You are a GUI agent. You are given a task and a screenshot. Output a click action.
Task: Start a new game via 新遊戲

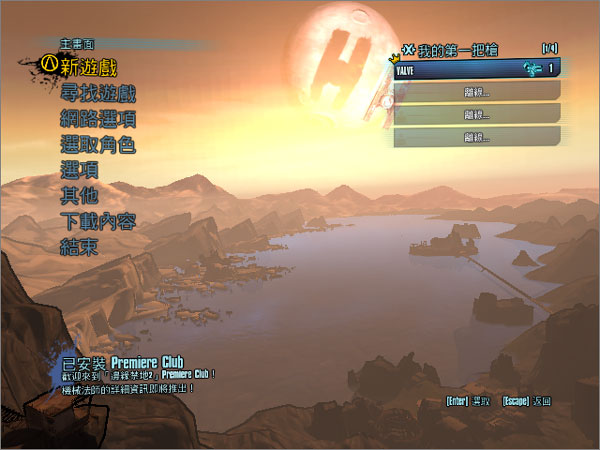point(95,67)
